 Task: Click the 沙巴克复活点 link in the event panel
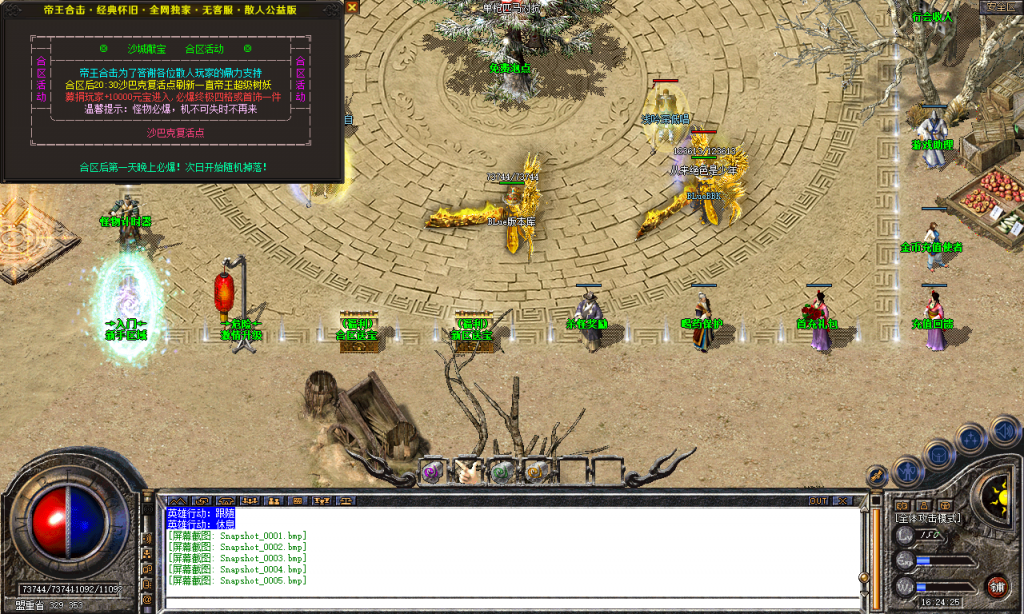tap(175, 132)
